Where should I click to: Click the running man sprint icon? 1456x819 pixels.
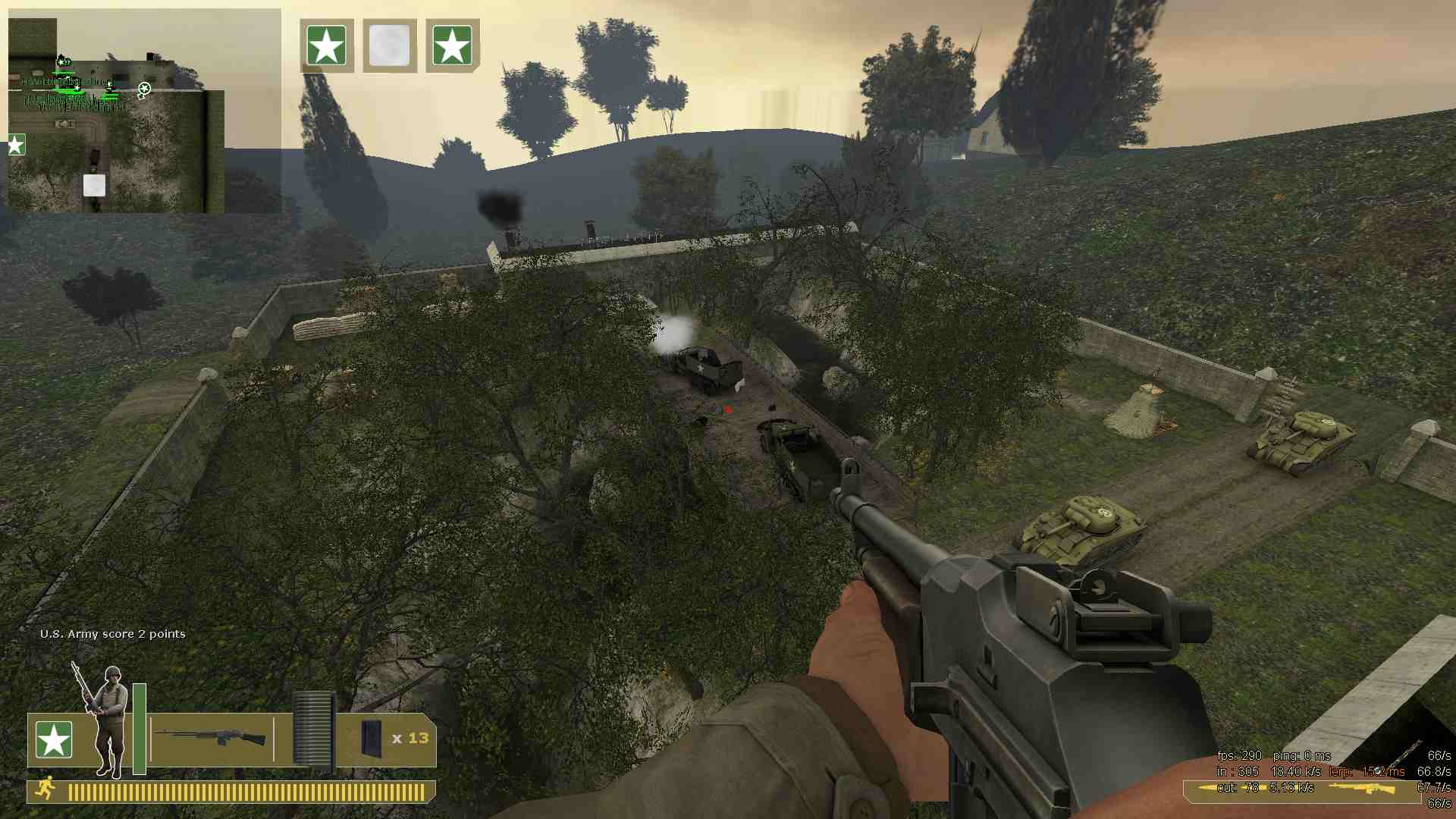[x=45, y=788]
